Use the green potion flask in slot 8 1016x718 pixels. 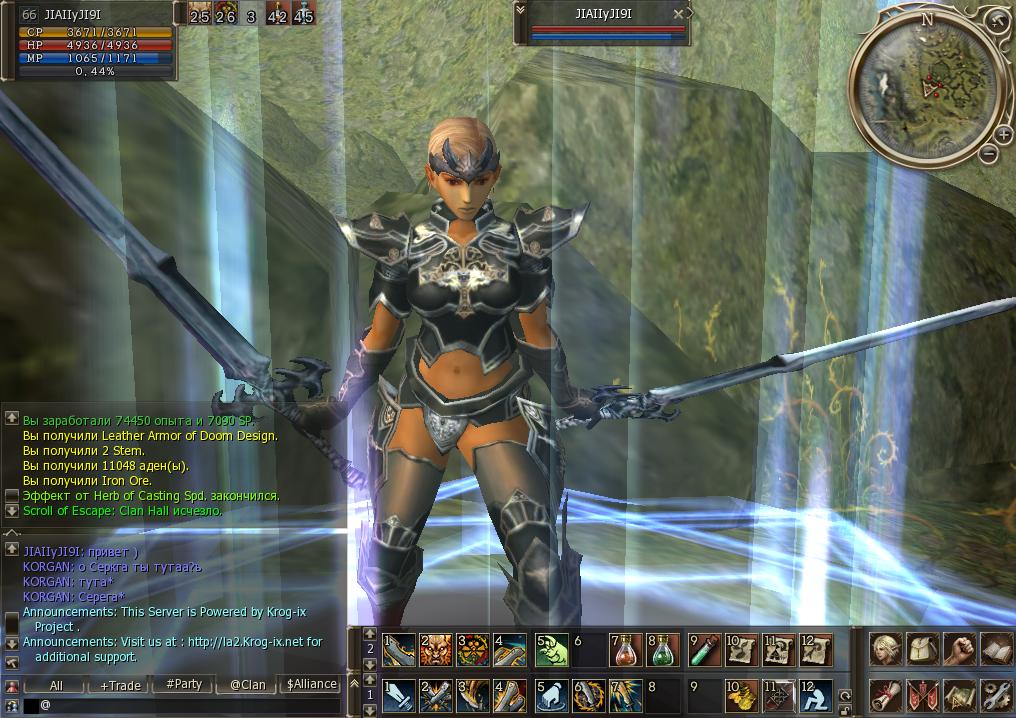click(663, 650)
